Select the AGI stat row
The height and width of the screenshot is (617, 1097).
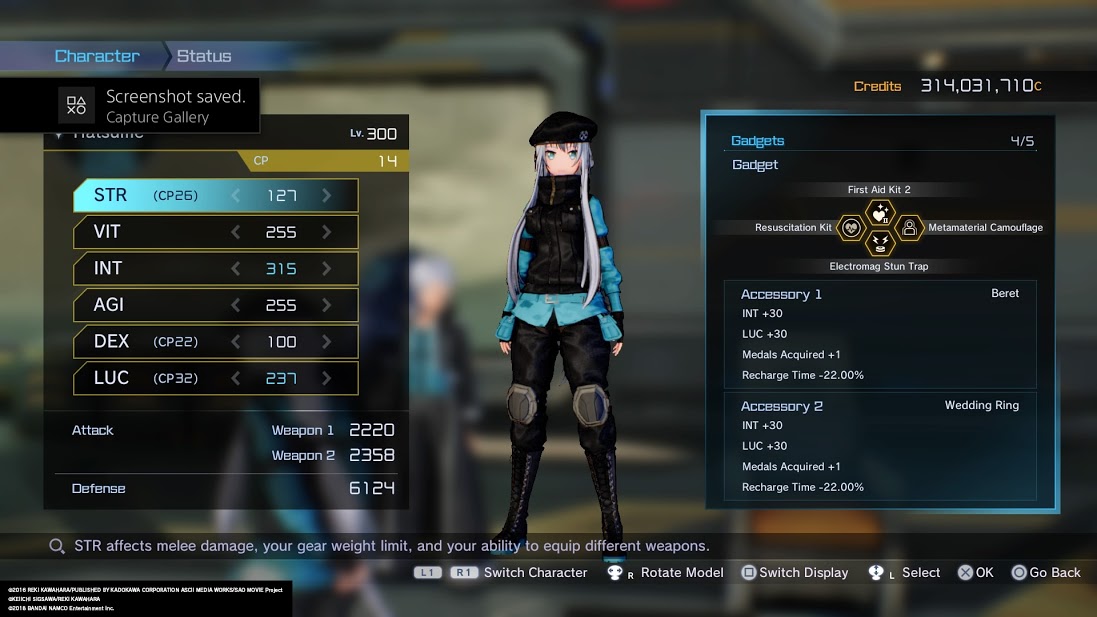[x=215, y=305]
